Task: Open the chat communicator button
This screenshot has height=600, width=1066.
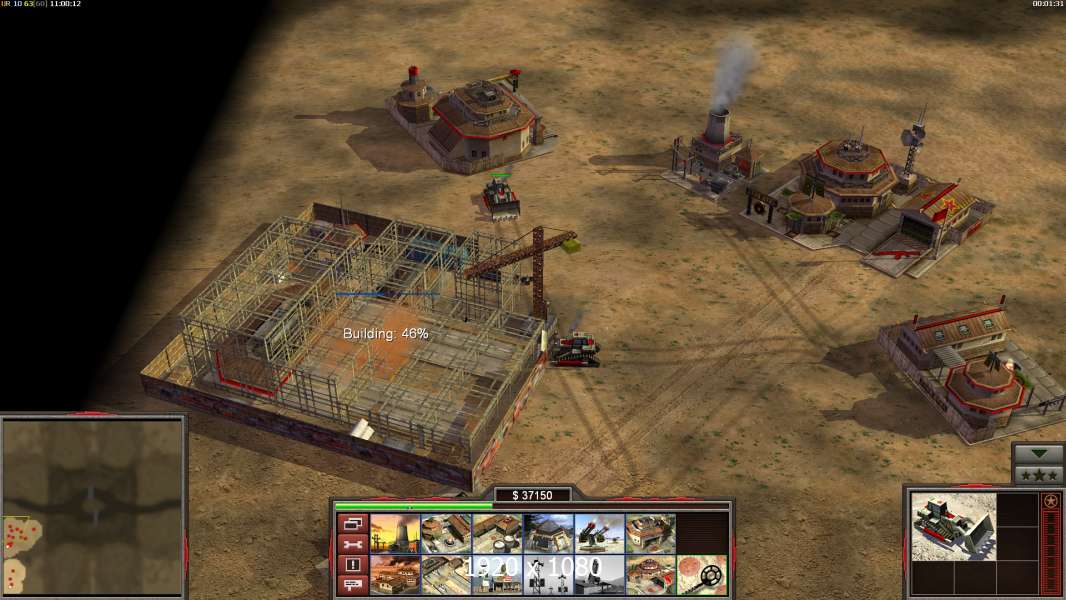Action: pyautogui.click(x=352, y=585)
